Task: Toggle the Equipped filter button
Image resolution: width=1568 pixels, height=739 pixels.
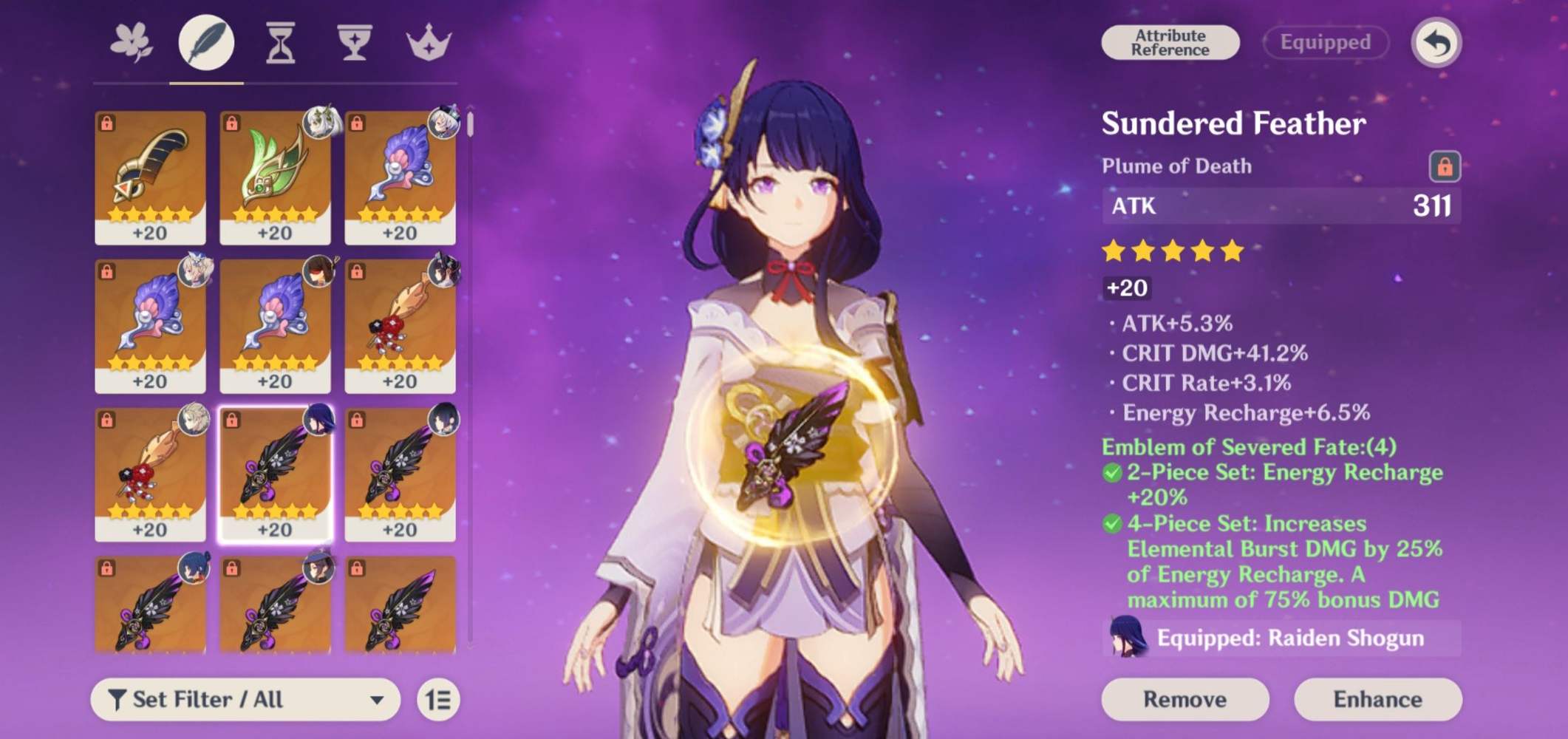Action: [x=1325, y=43]
